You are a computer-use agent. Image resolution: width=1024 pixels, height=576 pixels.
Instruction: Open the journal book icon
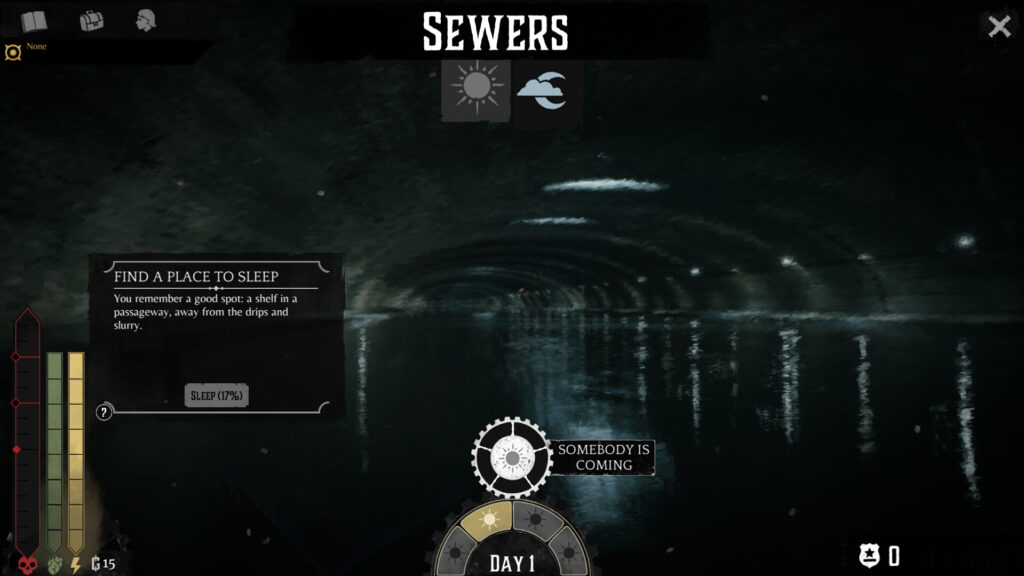pyautogui.click(x=34, y=21)
